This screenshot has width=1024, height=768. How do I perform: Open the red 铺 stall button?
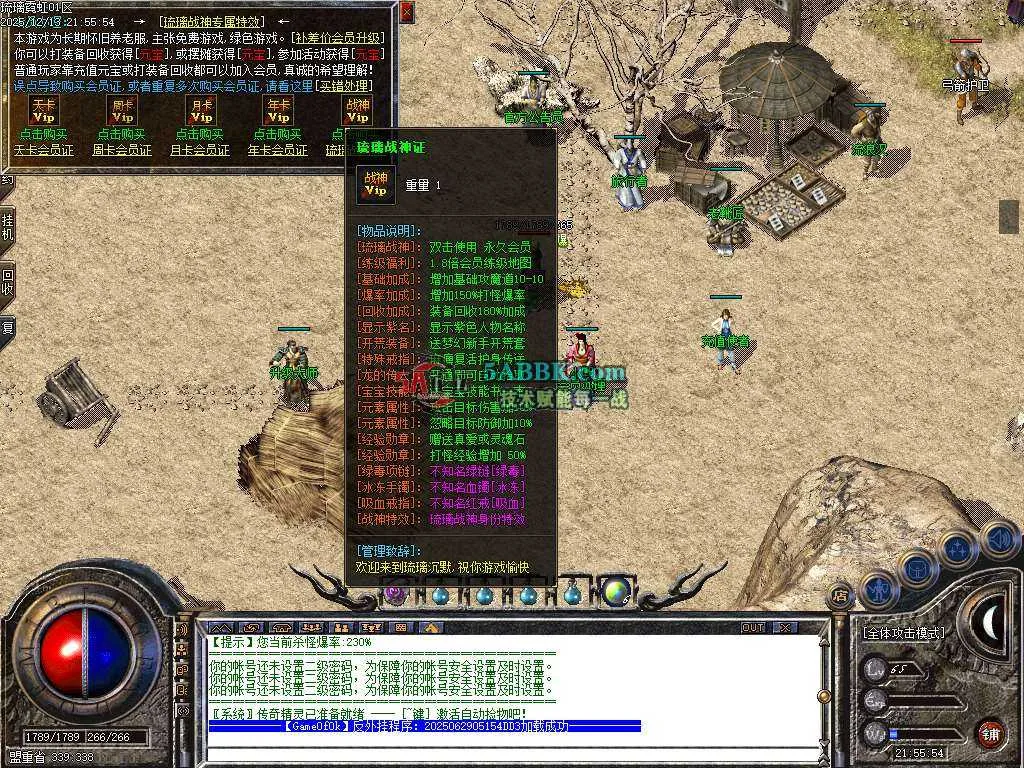[990, 733]
